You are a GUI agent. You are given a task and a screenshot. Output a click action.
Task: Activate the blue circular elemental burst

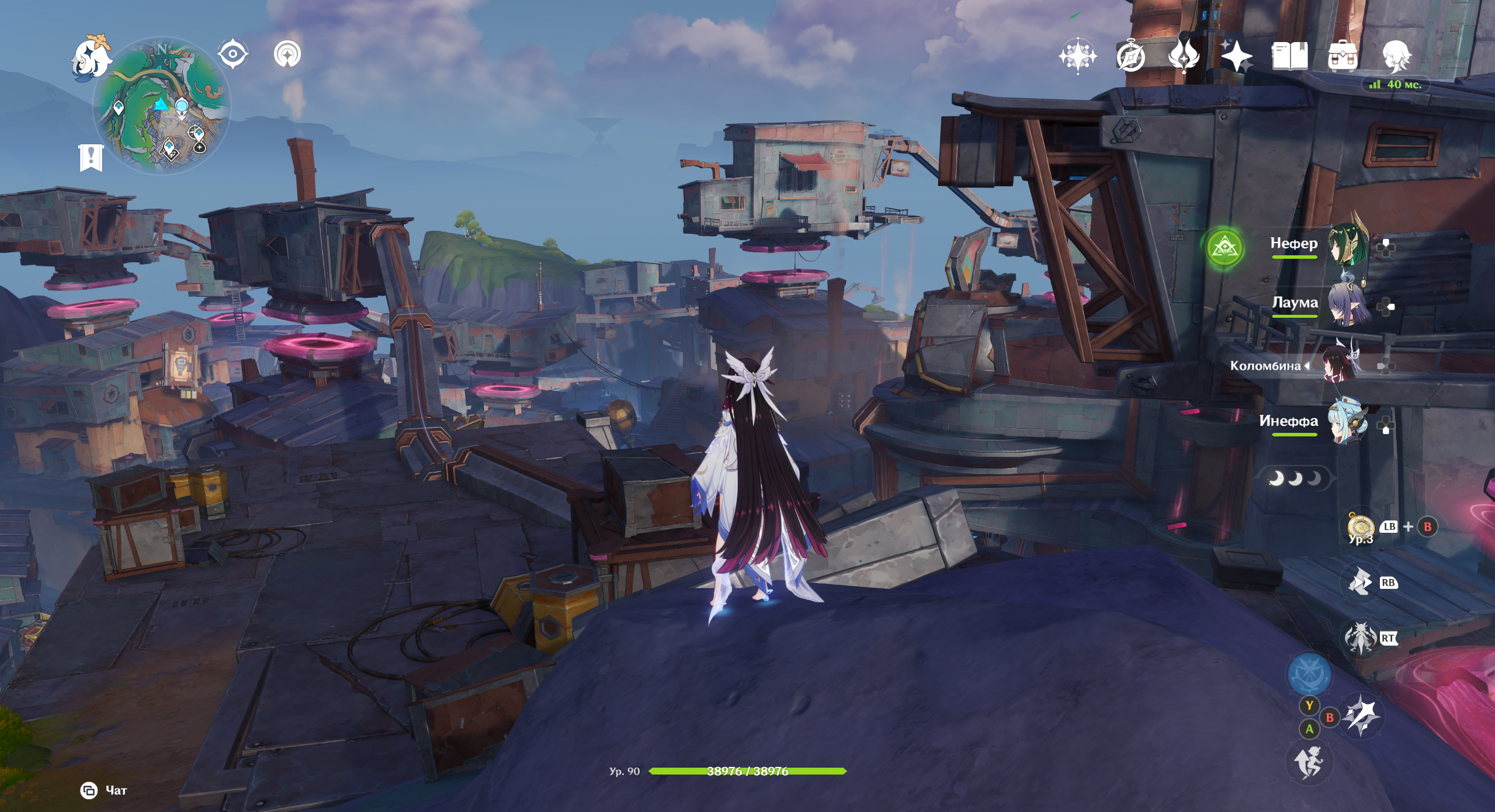coord(1309,675)
